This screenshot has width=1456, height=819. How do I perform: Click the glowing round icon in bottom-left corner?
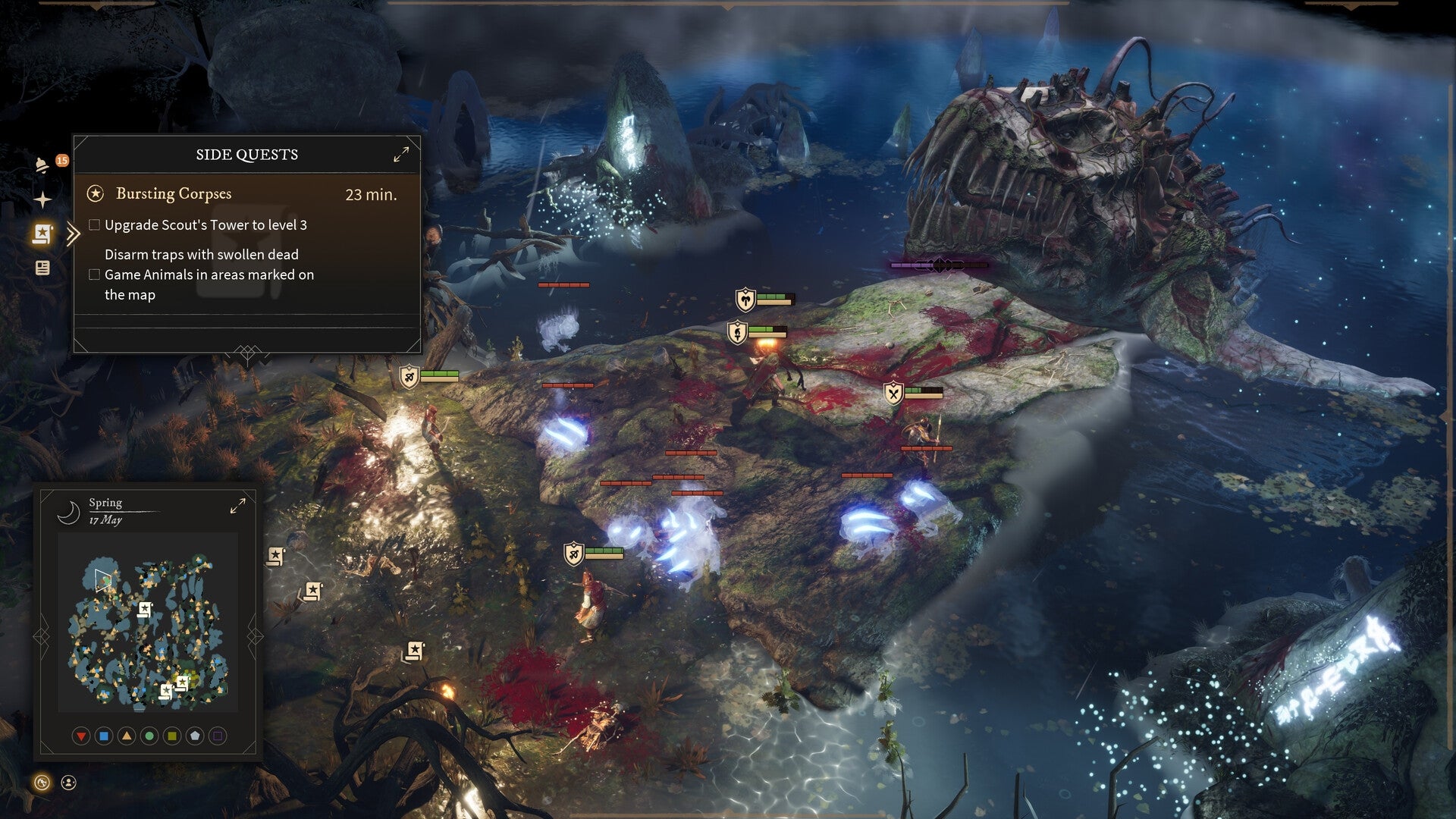tap(42, 783)
